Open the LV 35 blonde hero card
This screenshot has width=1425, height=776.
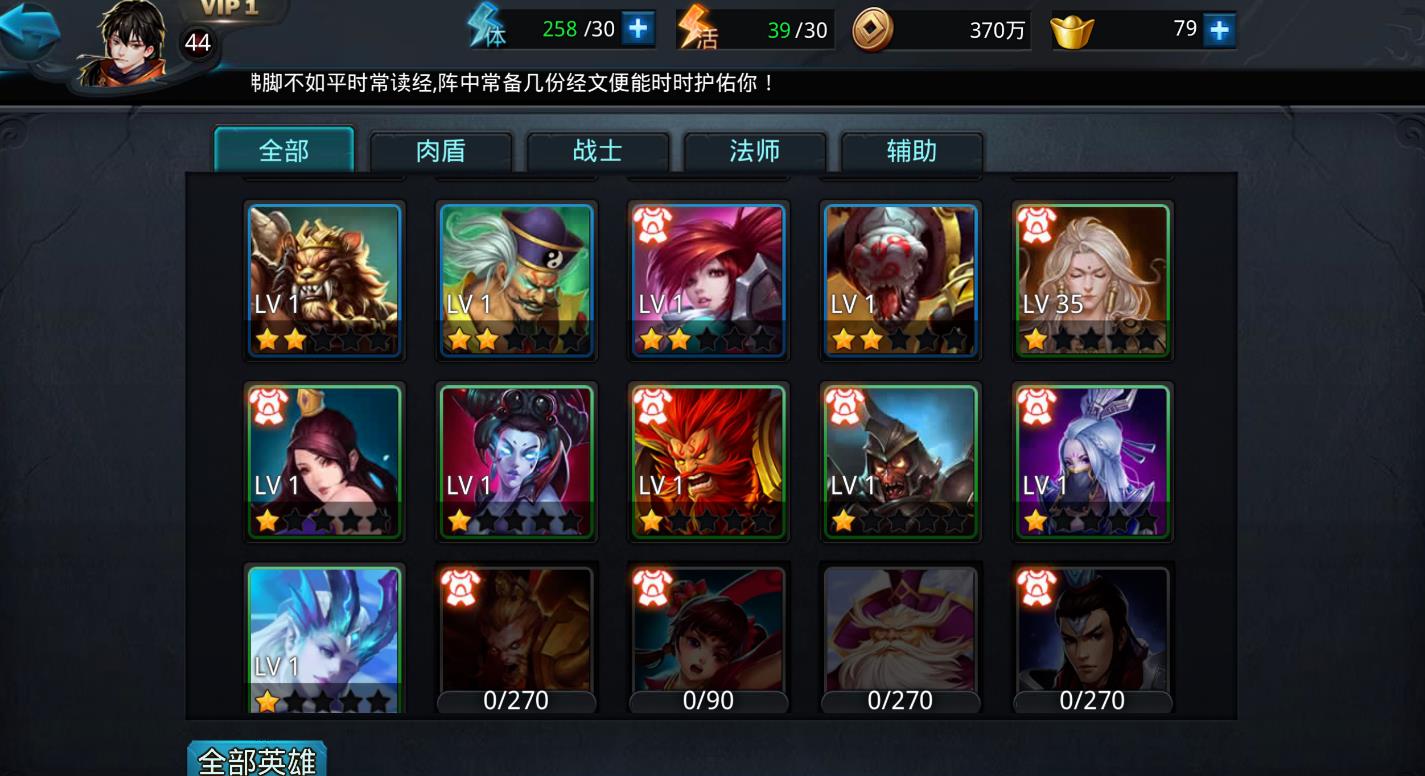pos(1091,280)
